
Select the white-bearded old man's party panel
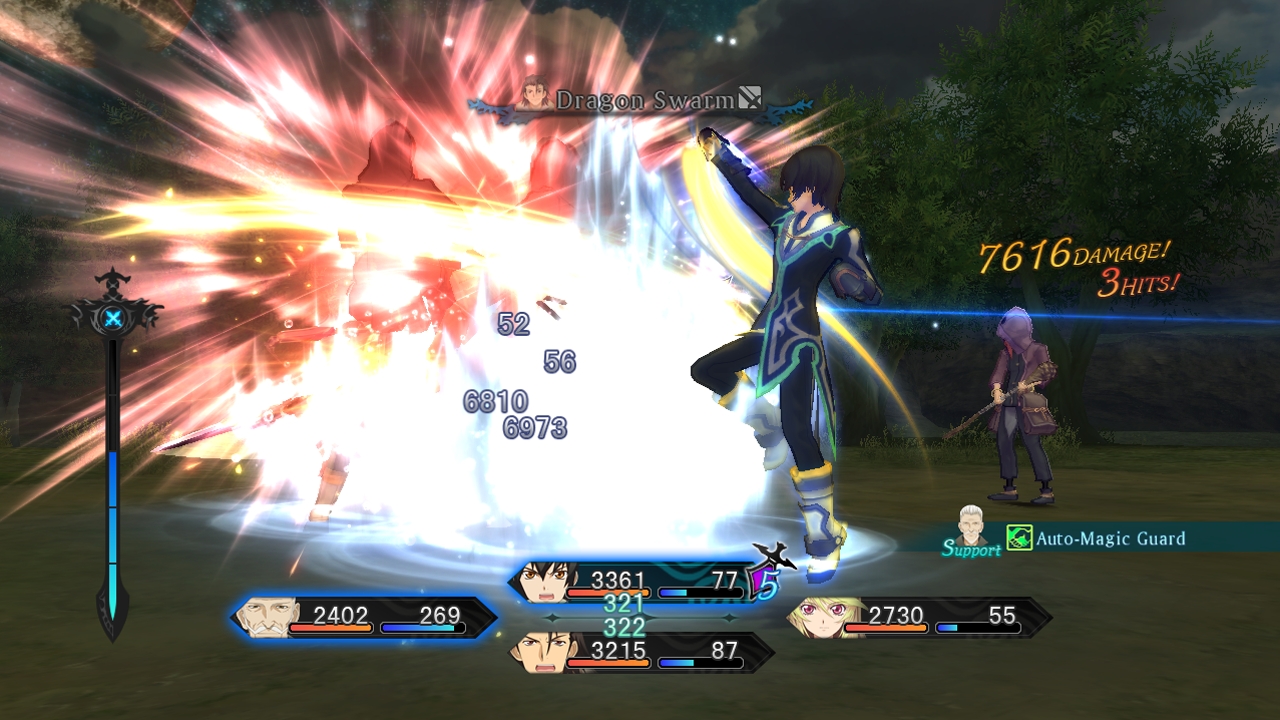[x=364, y=617]
